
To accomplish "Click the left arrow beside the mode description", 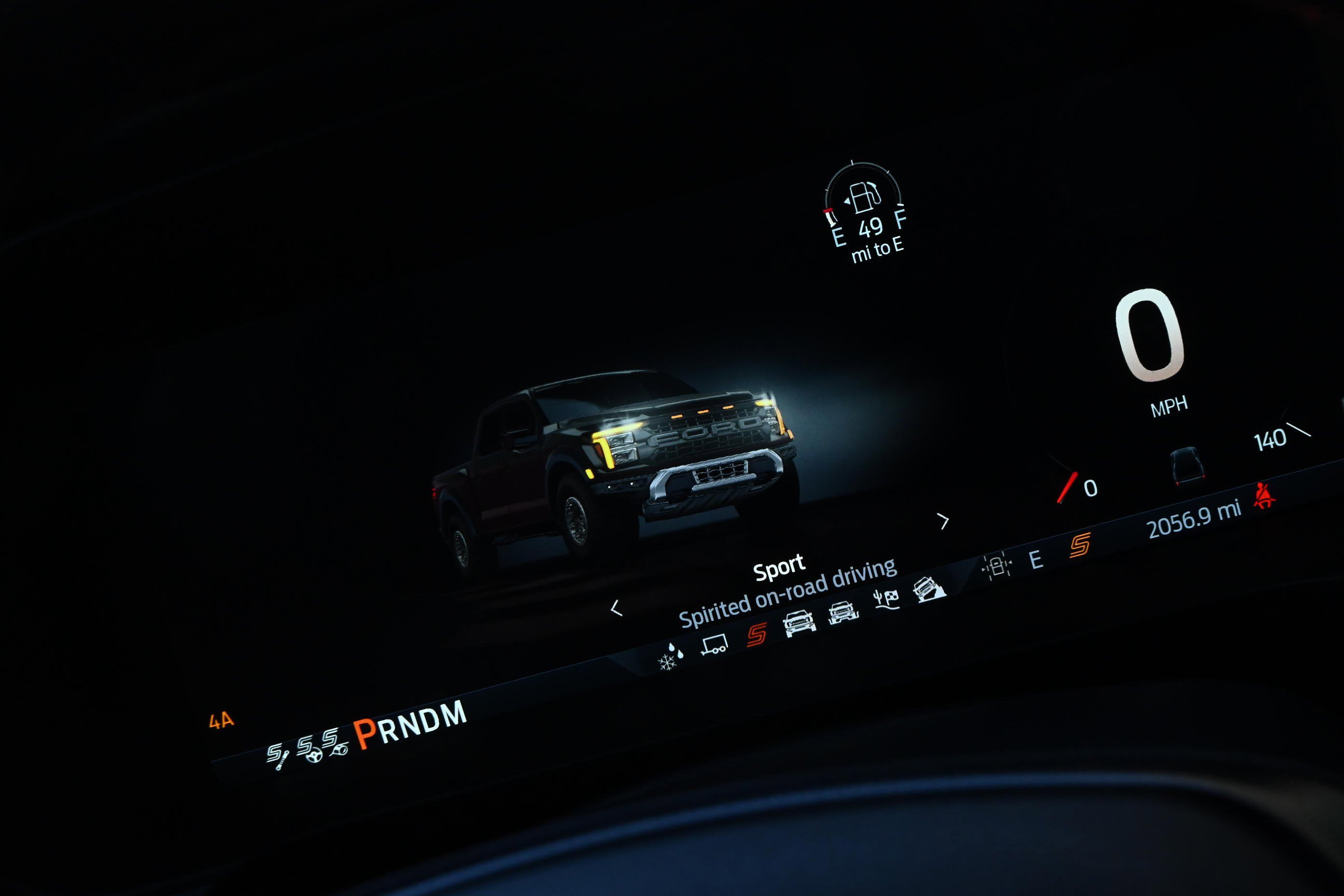I will point(616,608).
